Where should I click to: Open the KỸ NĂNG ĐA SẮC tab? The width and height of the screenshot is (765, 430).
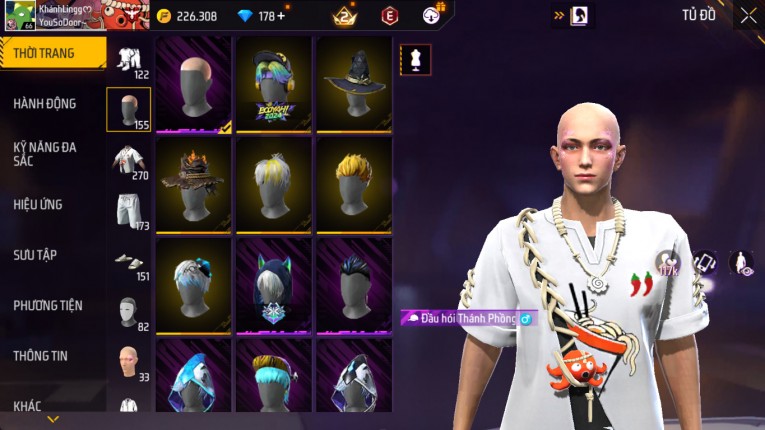[x=45, y=153]
